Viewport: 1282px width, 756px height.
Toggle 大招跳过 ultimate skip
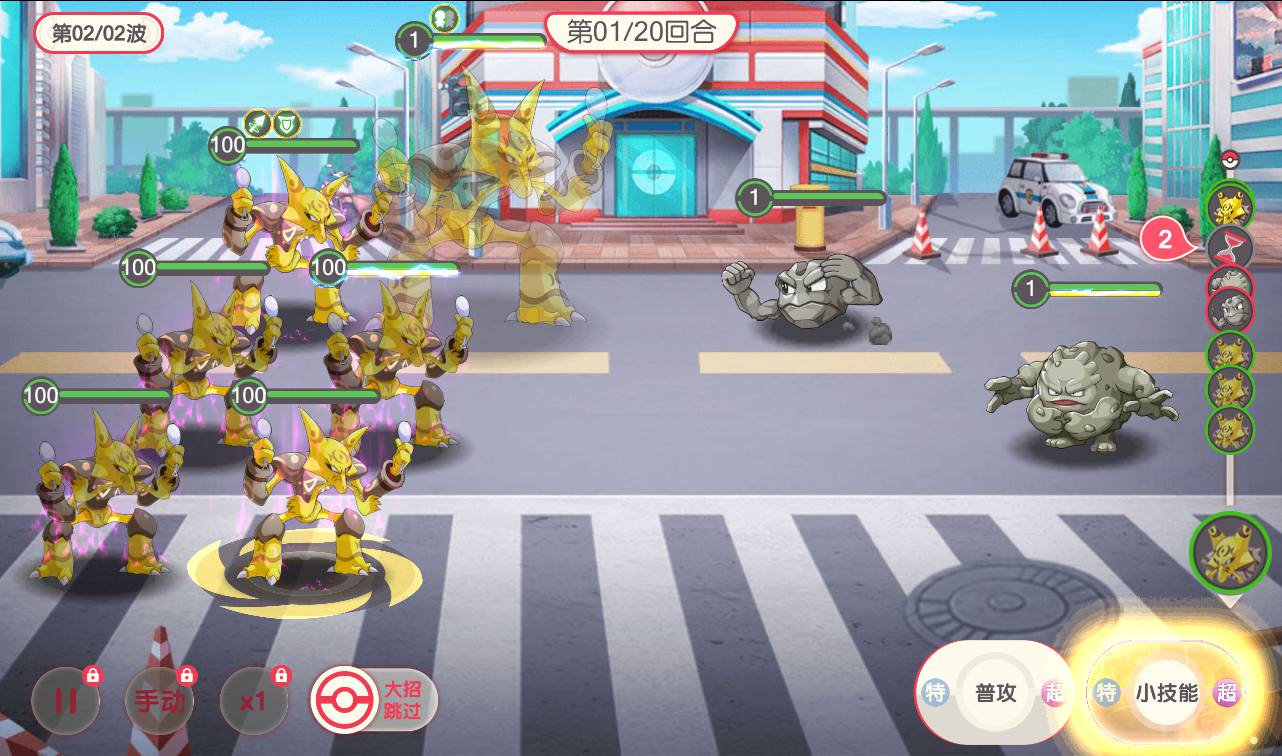tap(374, 700)
